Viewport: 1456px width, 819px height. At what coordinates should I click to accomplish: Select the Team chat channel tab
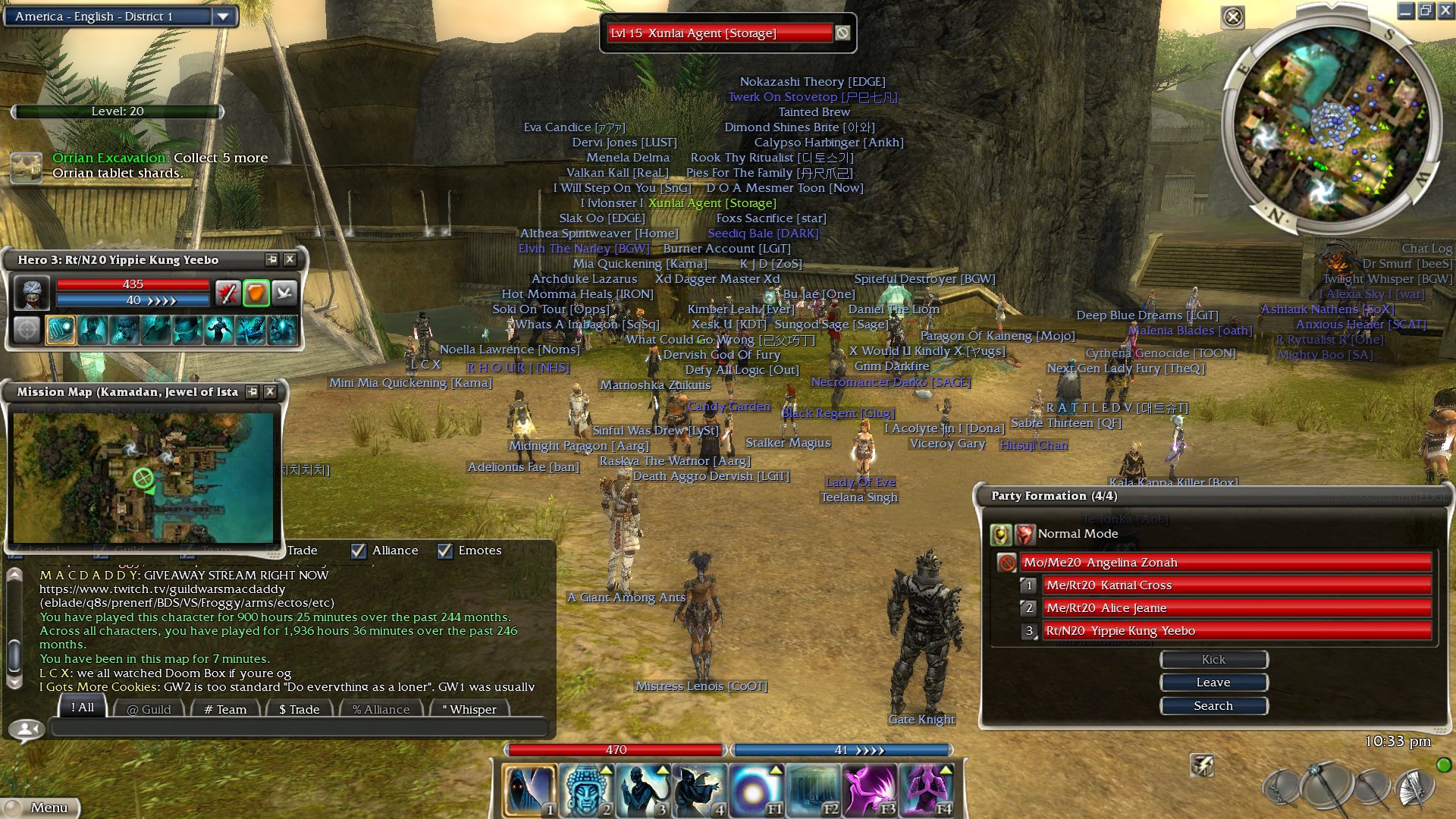[x=225, y=709]
